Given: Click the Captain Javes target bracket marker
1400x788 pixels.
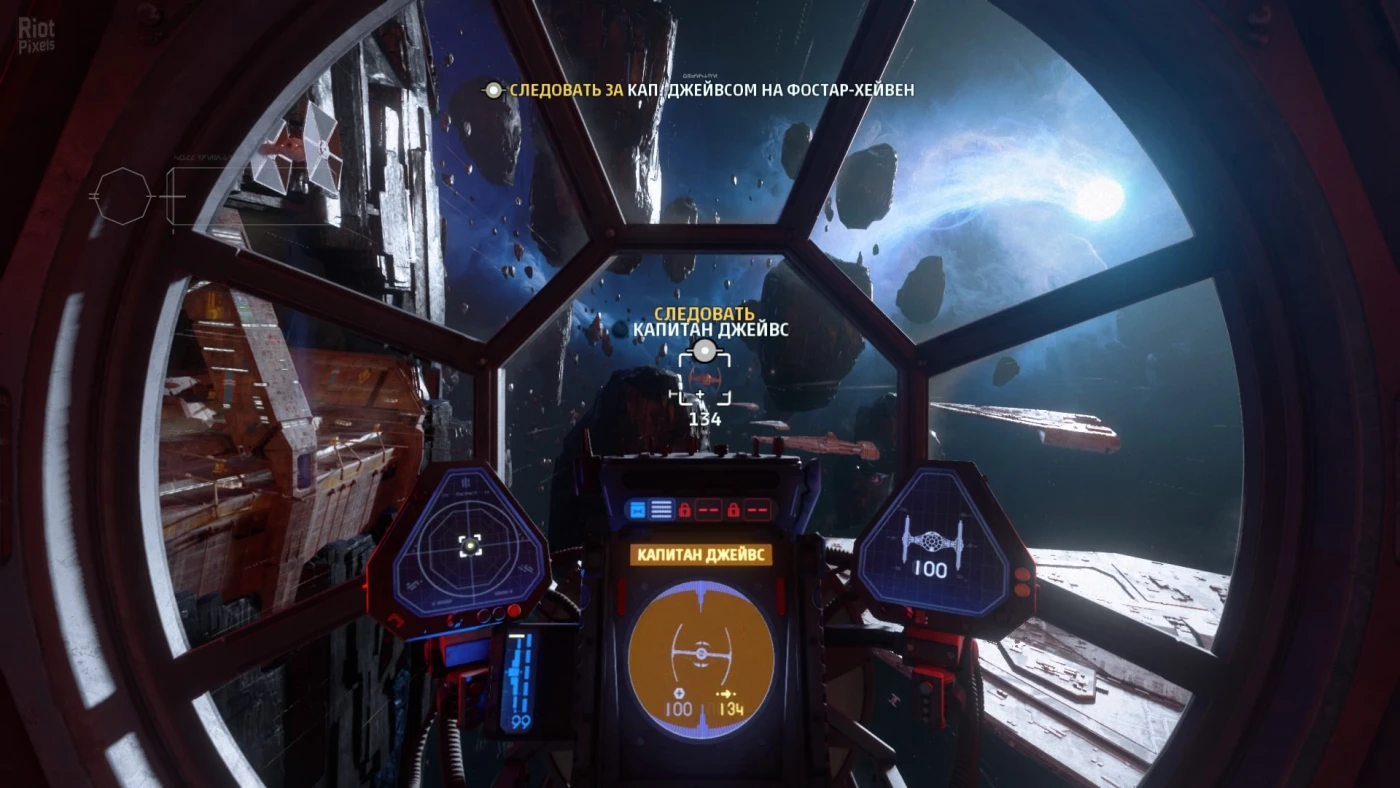Looking at the screenshot, I should point(704,379).
